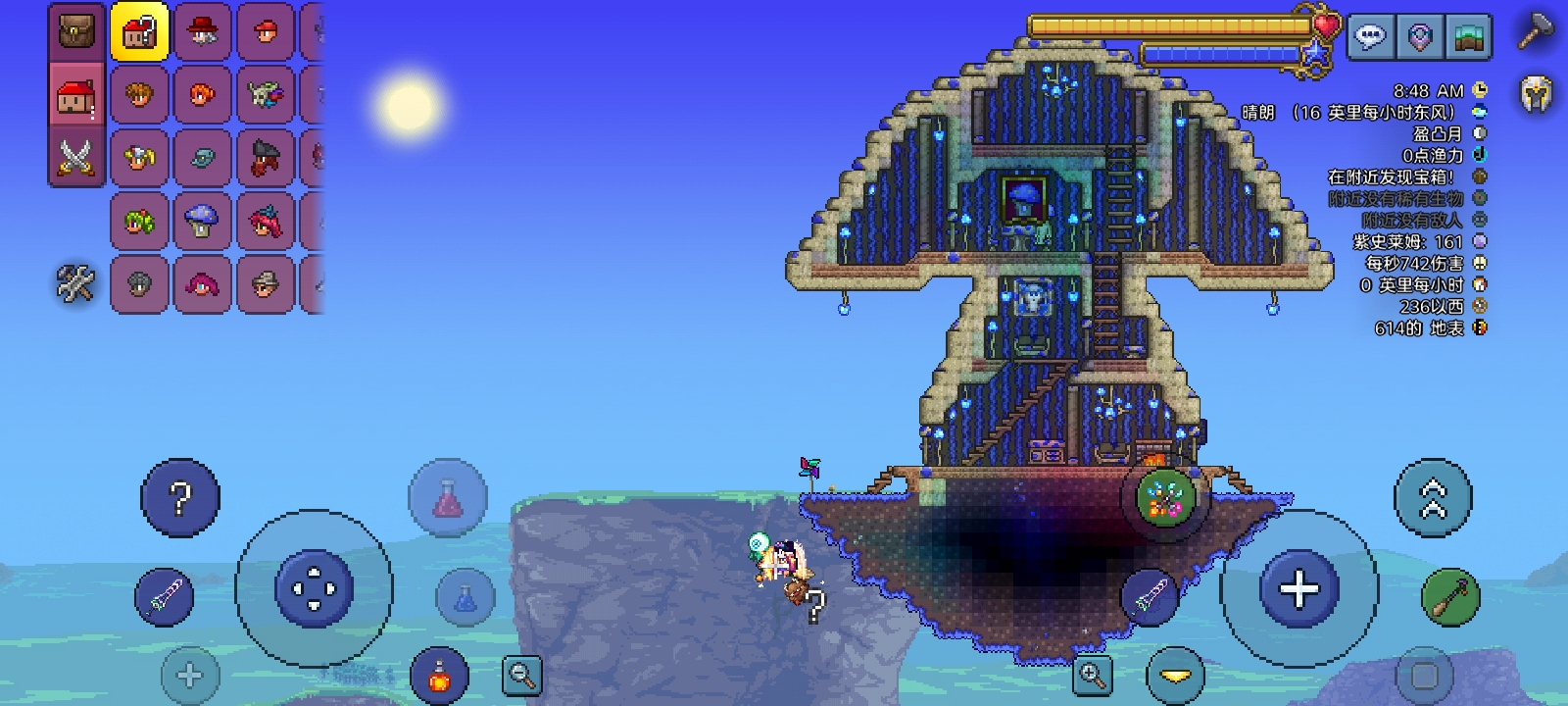Select the mushroom-headed Truffle NPC
The height and width of the screenshot is (706, 1568).
pyautogui.click(x=202, y=222)
